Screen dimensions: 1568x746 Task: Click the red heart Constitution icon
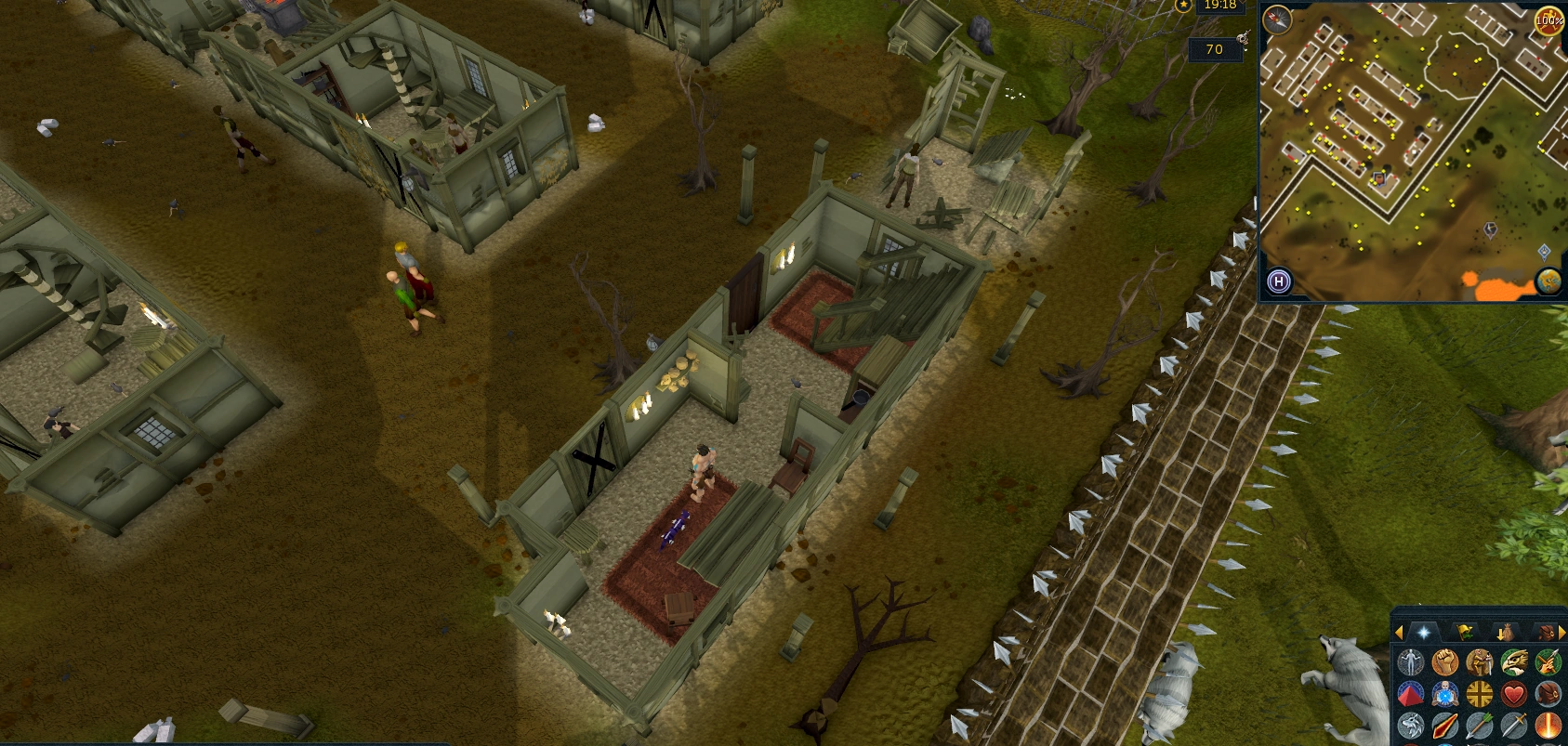[x=1514, y=692]
